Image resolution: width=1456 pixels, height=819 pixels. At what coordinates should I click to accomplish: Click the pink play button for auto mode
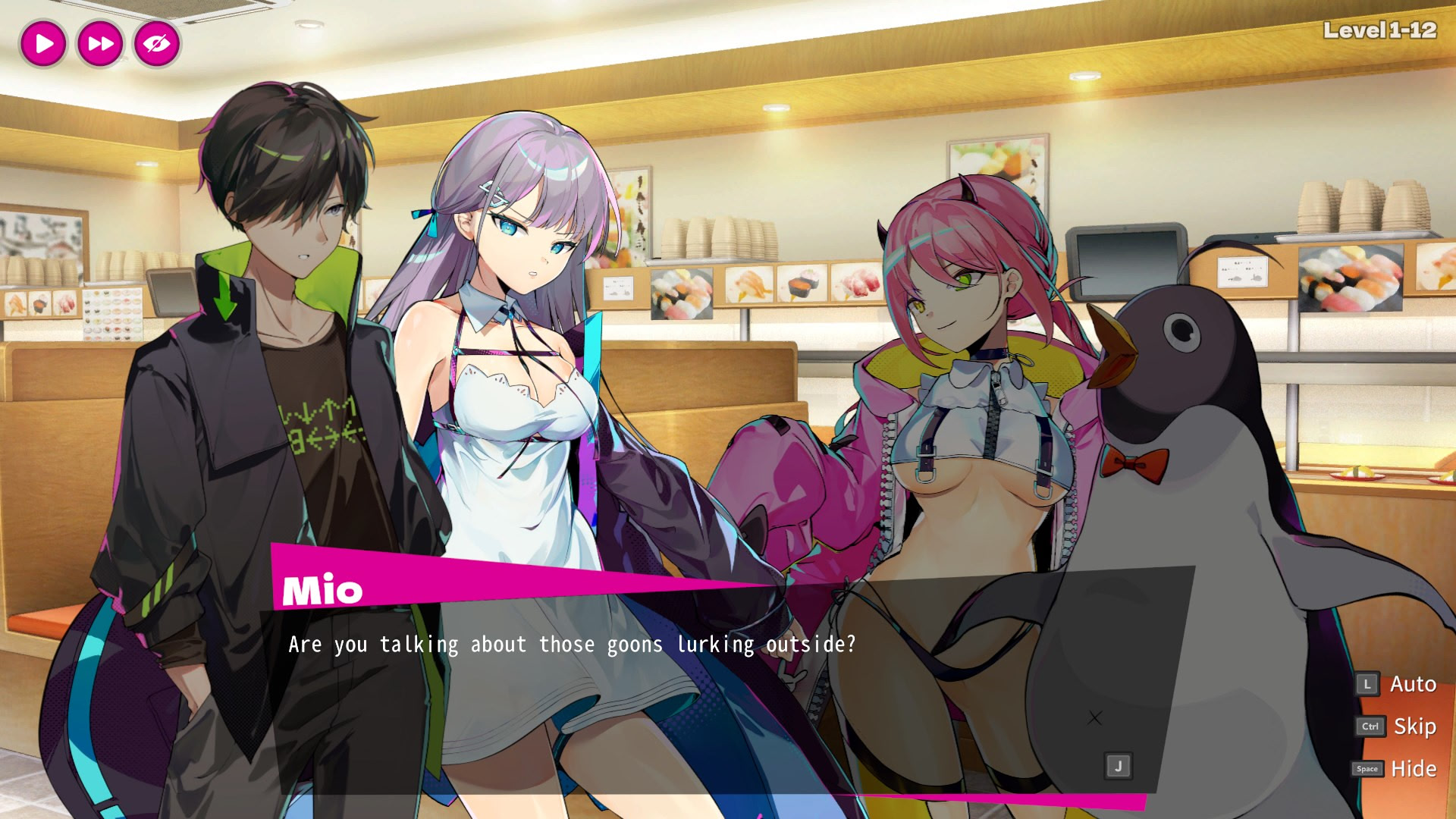43,43
